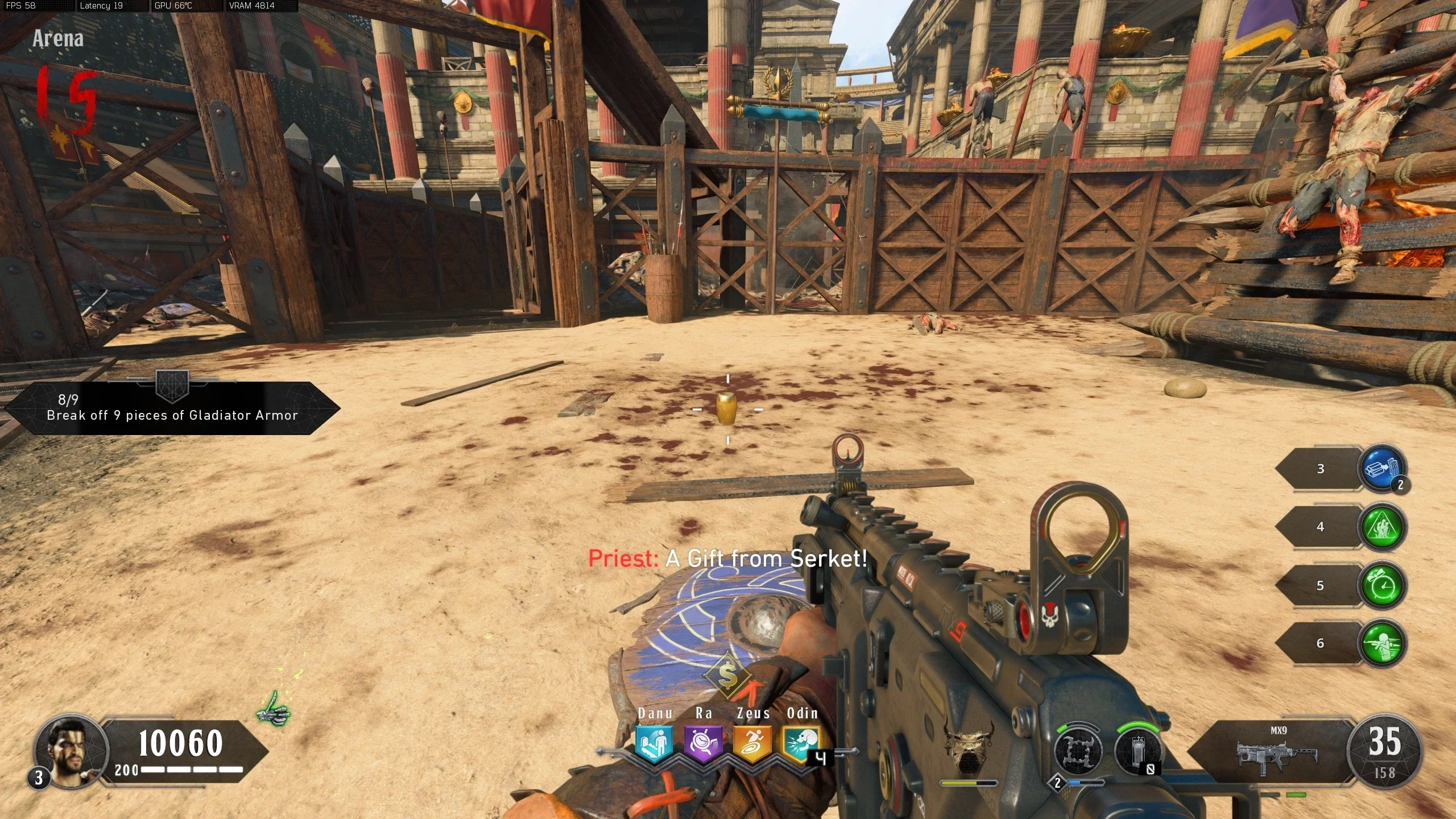This screenshot has width=1456, height=819.
Task: Use the stopwatch elixir in slot 5
Action: (1382, 585)
